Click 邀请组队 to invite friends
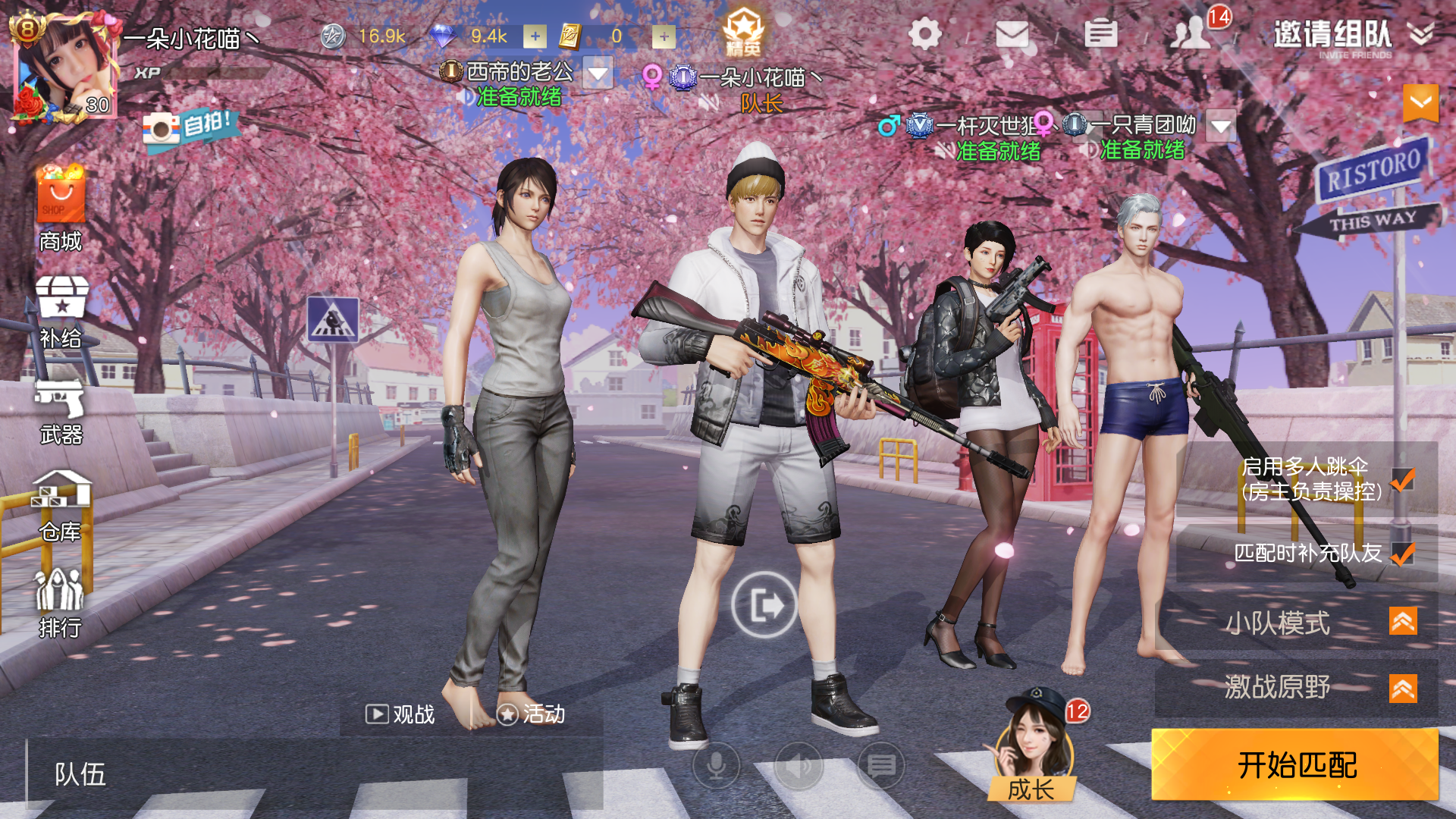 tap(1332, 34)
